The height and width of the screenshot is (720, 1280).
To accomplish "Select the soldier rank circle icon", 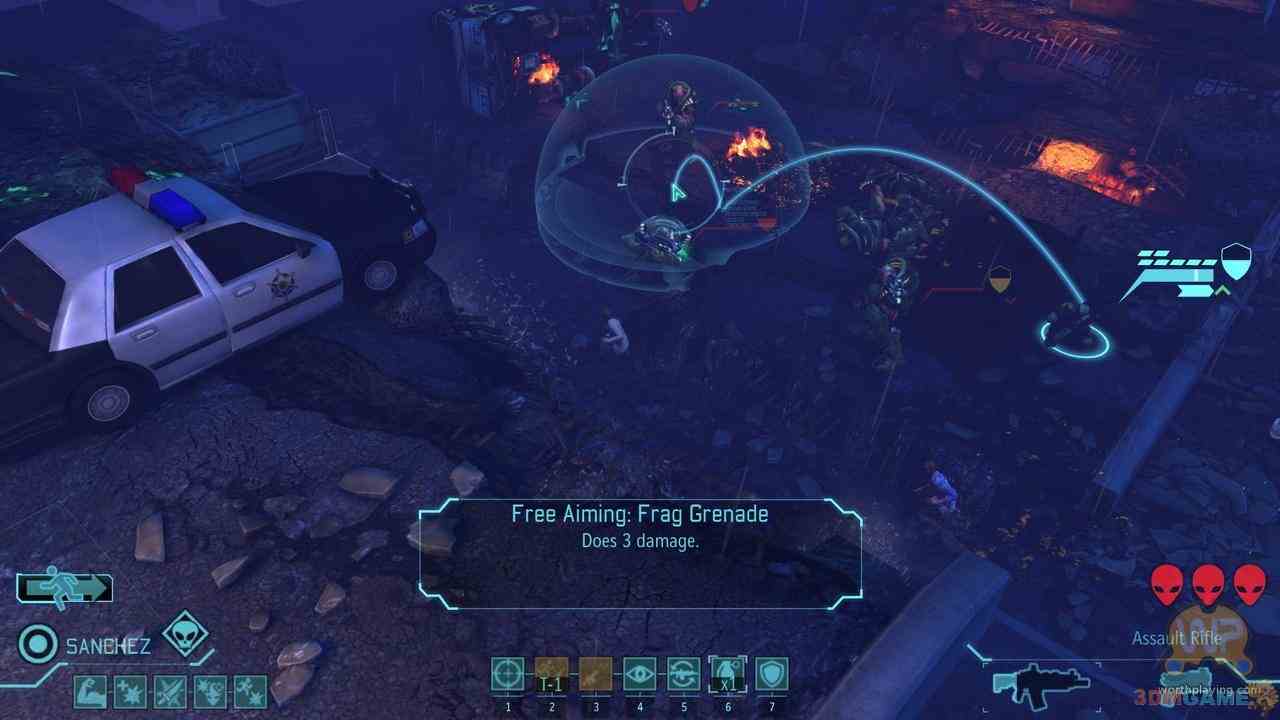I will point(38,645).
